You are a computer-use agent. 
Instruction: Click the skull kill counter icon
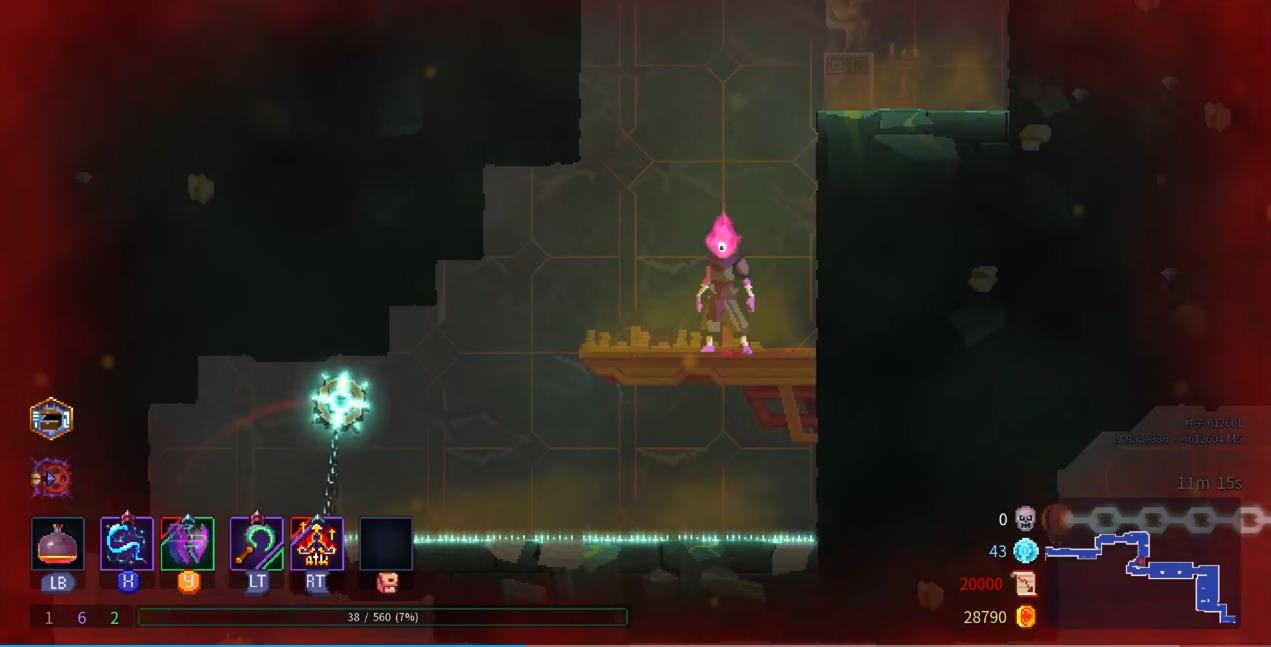point(1026,519)
